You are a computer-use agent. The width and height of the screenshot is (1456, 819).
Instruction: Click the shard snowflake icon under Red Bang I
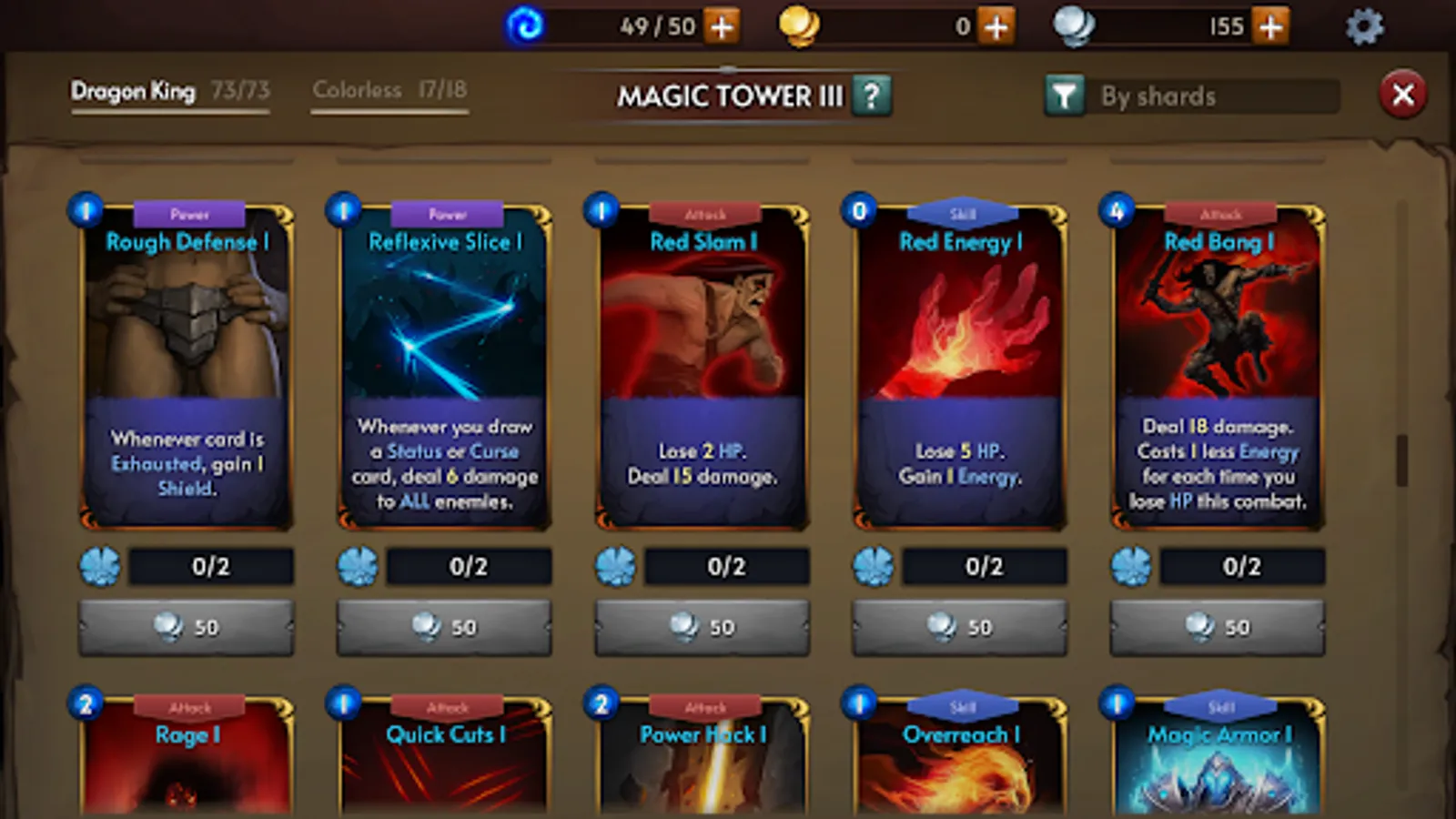(x=1131, y=566)
